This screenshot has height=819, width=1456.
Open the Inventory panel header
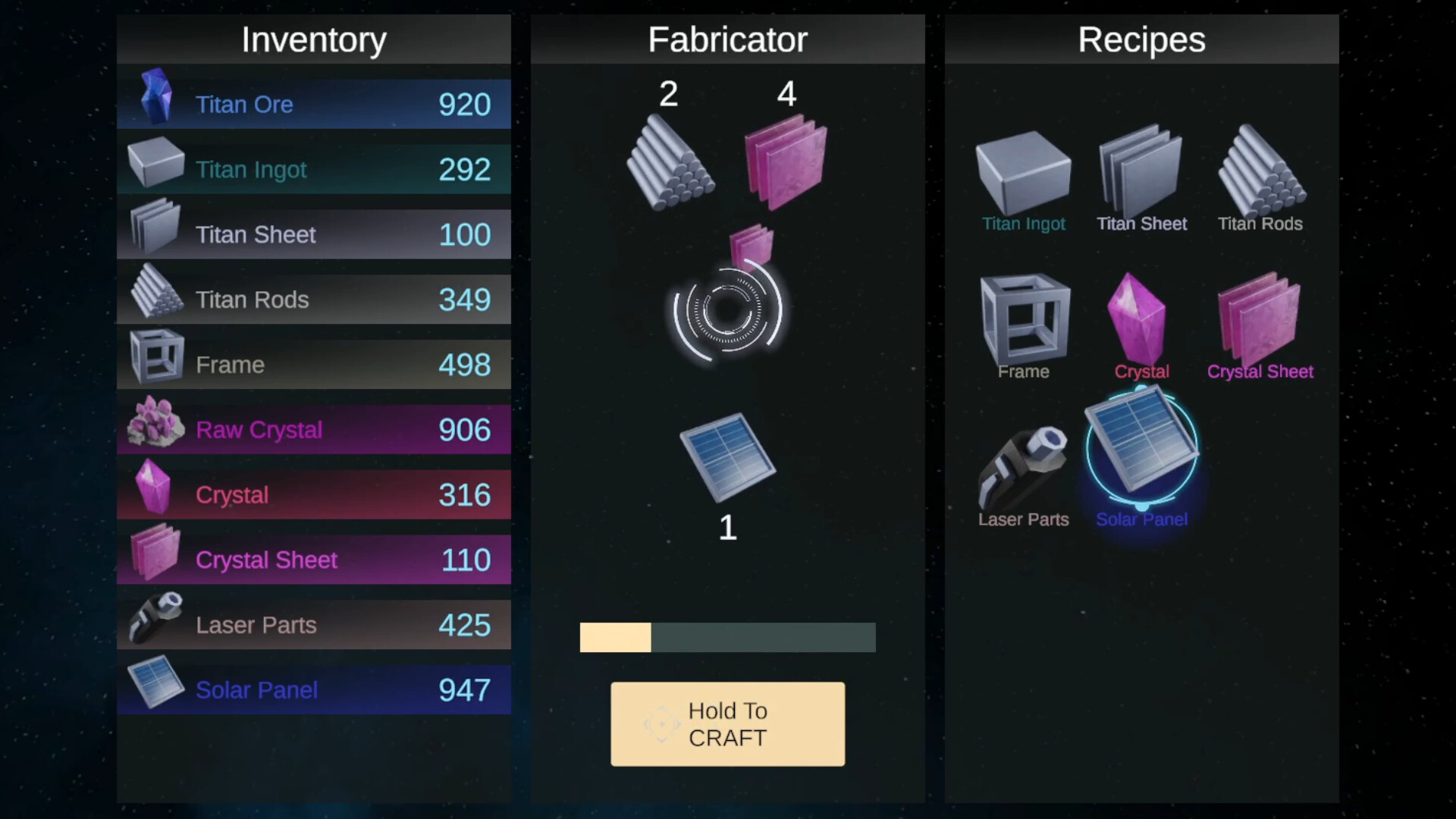(x=313, y=39)
